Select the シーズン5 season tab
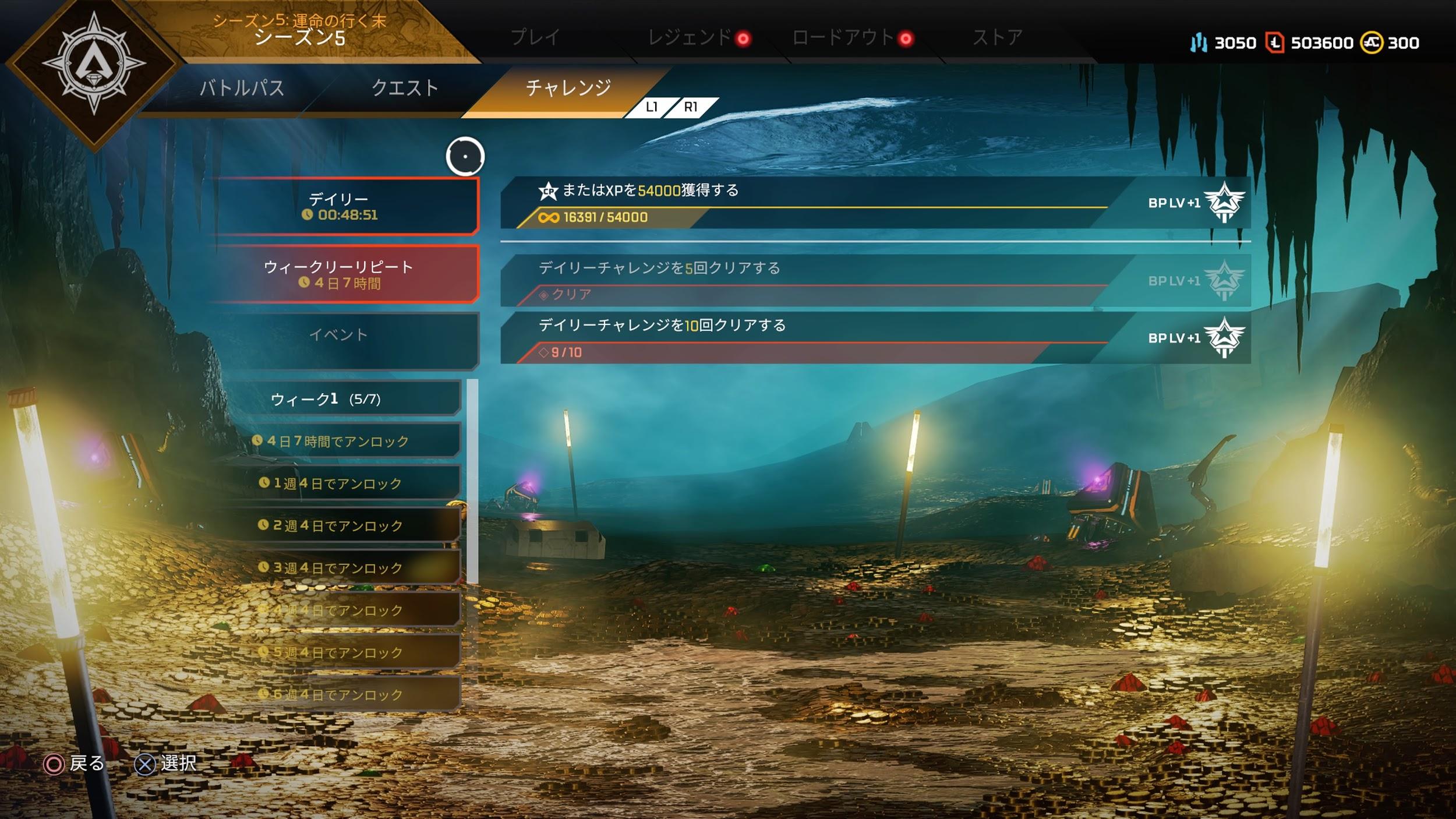 point(300,30)
